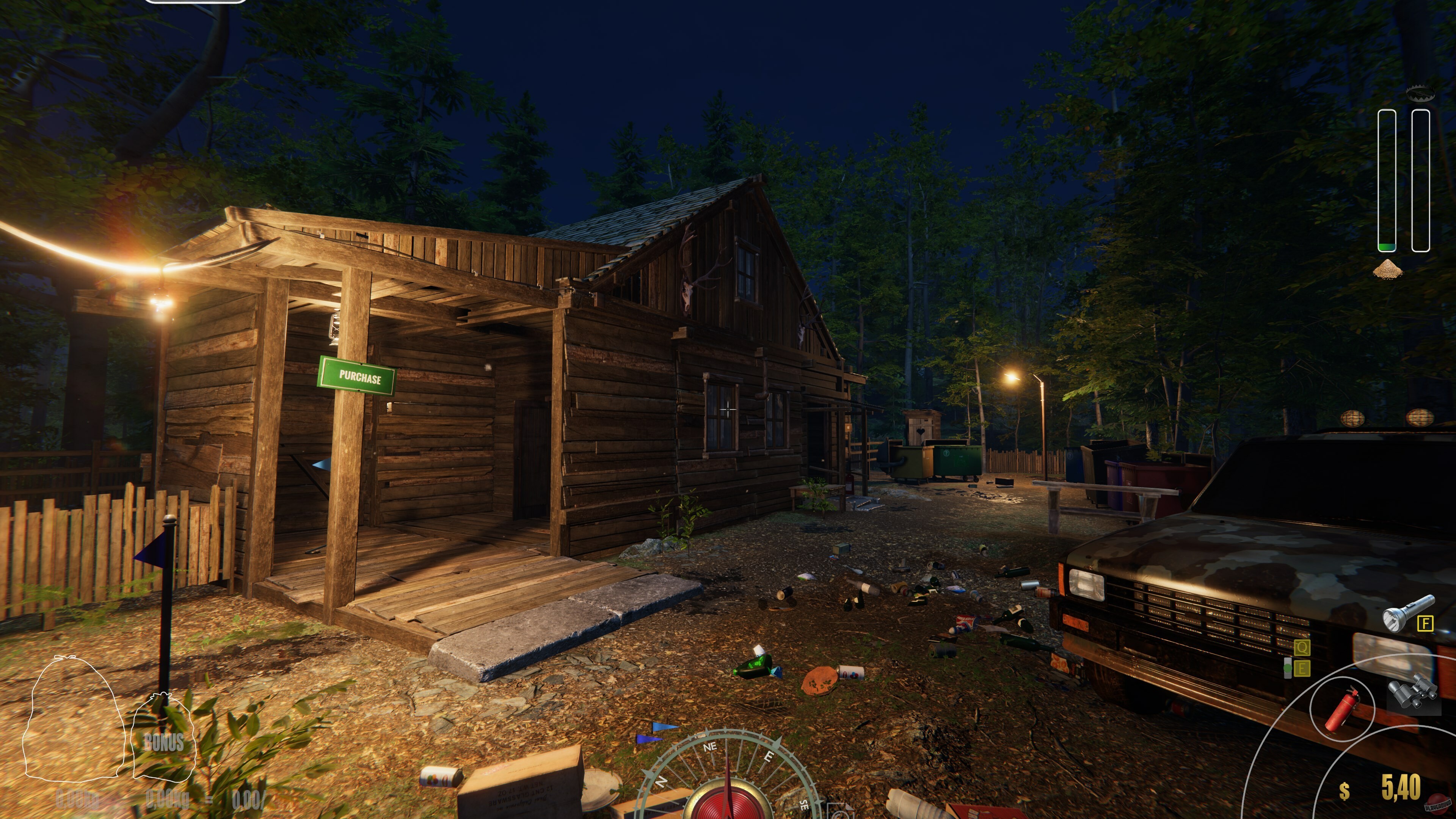
Task: Click the E keybind prompt icon
Action: click(1302, 668)
